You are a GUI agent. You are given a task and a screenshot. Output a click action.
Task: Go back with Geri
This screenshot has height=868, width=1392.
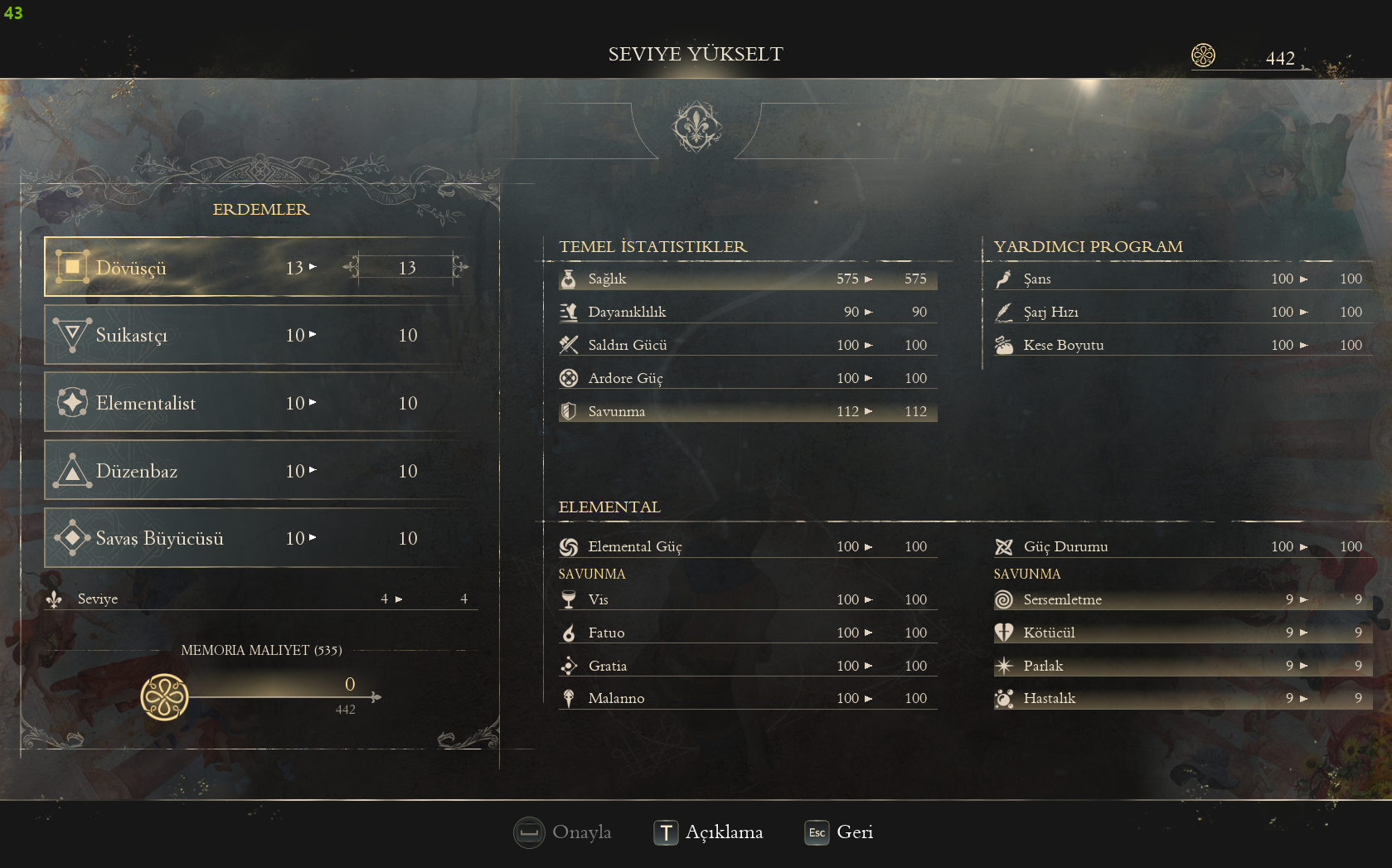[839, 832]
